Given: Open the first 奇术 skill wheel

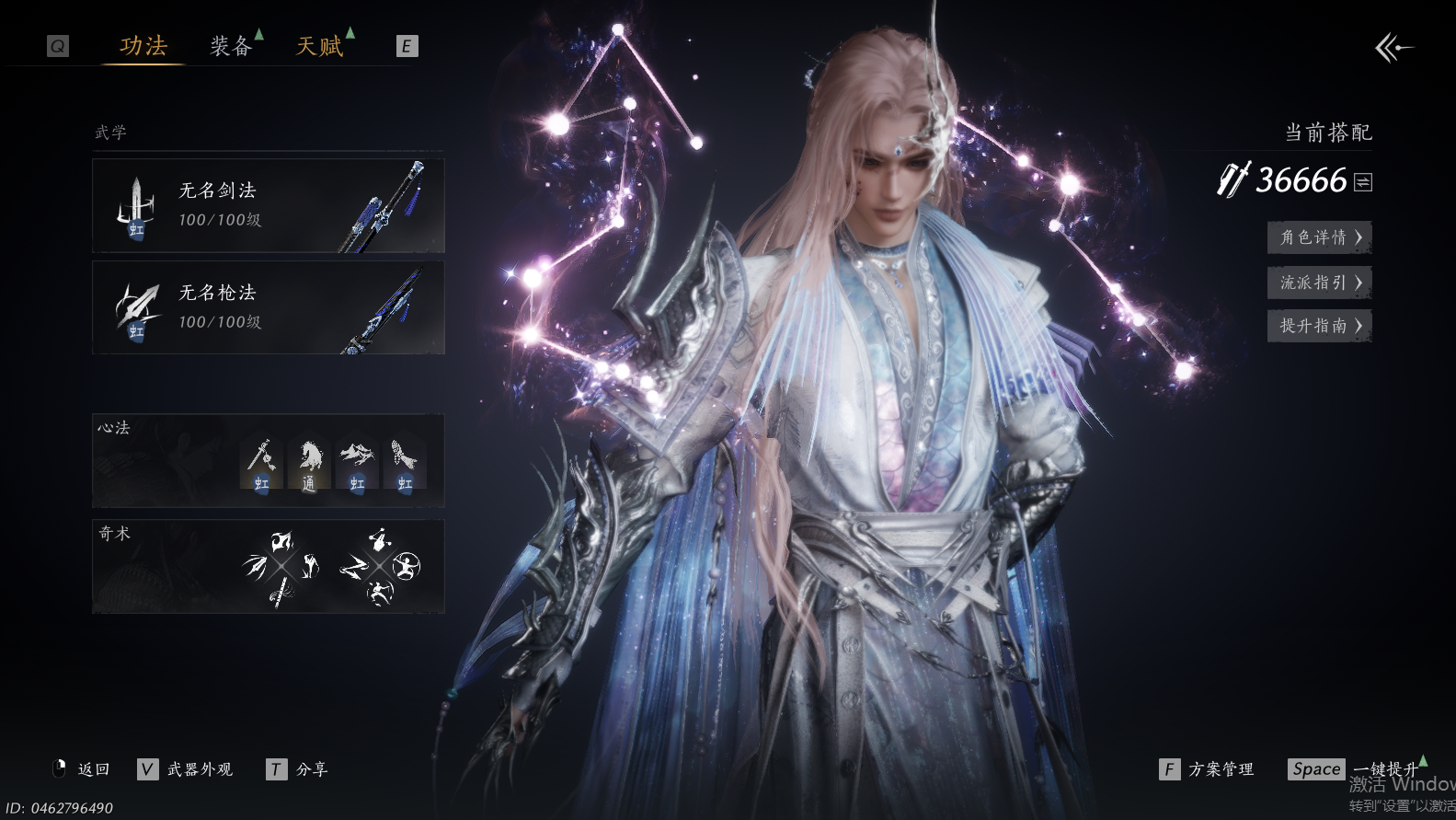Looking at the screenshot, I should tap(281, 566).
